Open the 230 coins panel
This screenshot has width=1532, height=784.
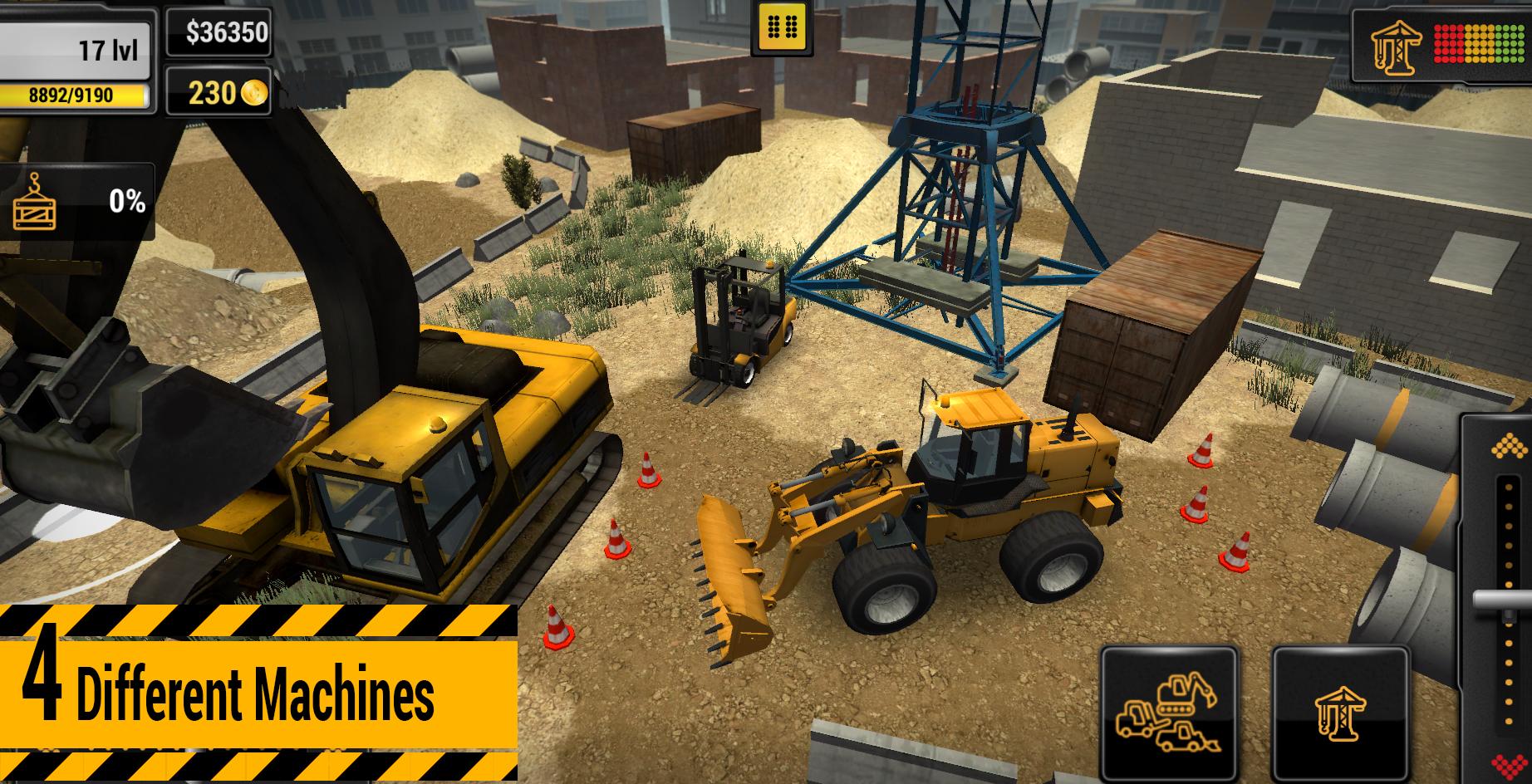click(220, 94)
